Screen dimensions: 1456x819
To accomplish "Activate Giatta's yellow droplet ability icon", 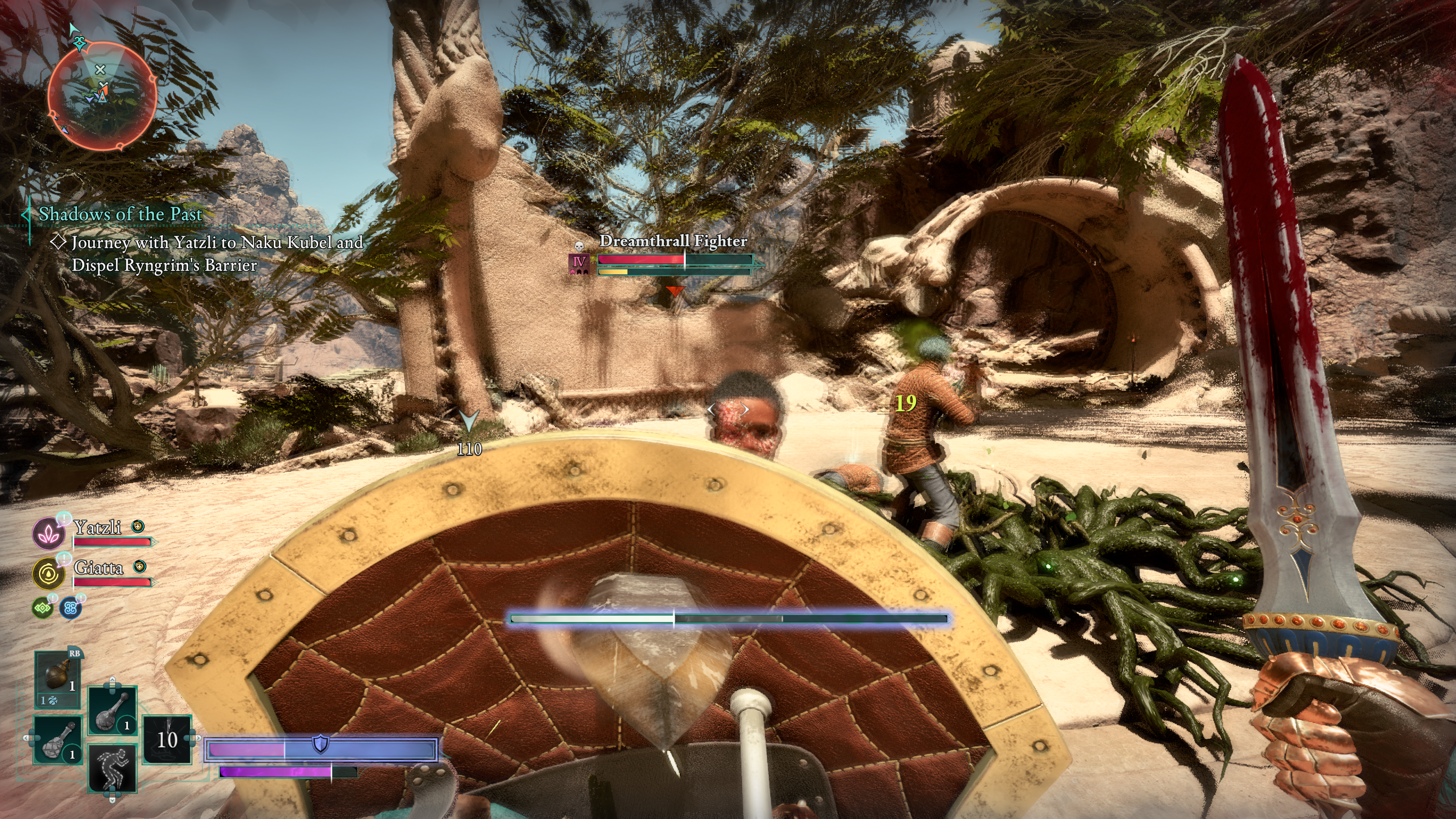I will 49,573.
